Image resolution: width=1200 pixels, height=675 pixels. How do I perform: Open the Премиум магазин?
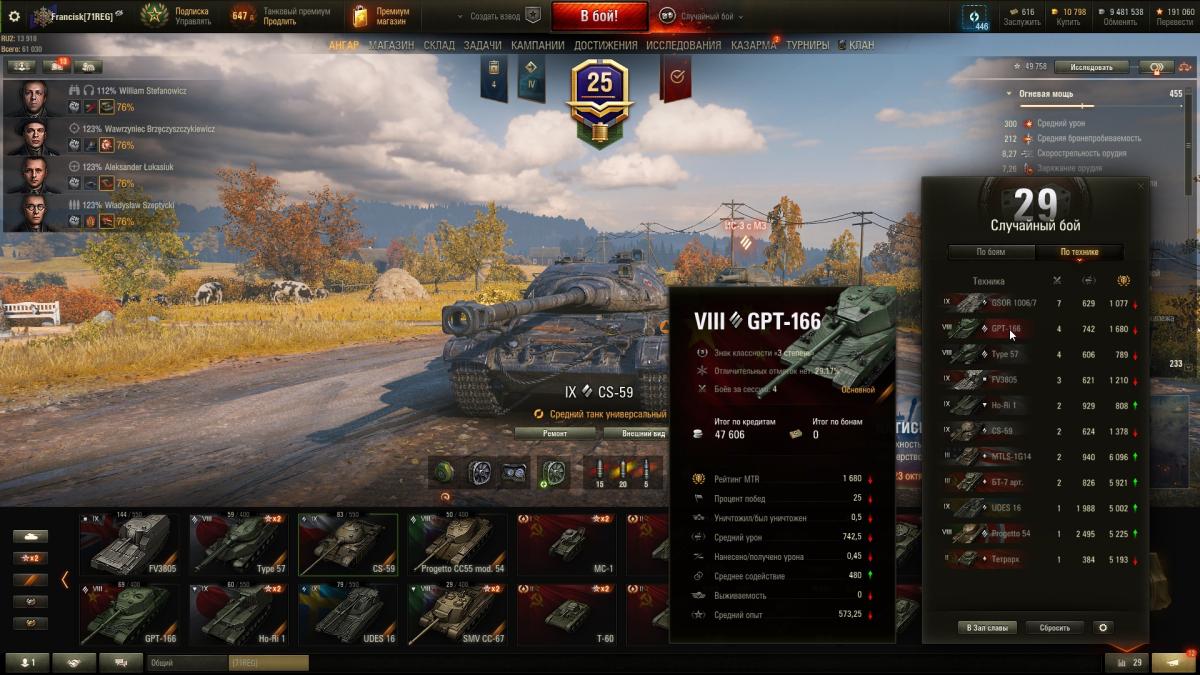[377, 16]
